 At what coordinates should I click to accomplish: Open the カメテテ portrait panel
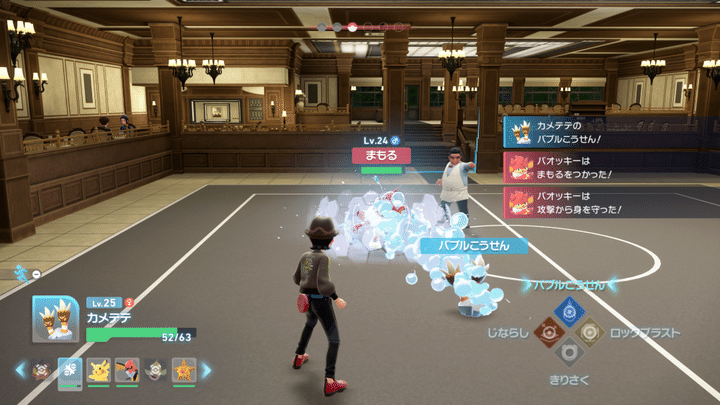(56, 318)
